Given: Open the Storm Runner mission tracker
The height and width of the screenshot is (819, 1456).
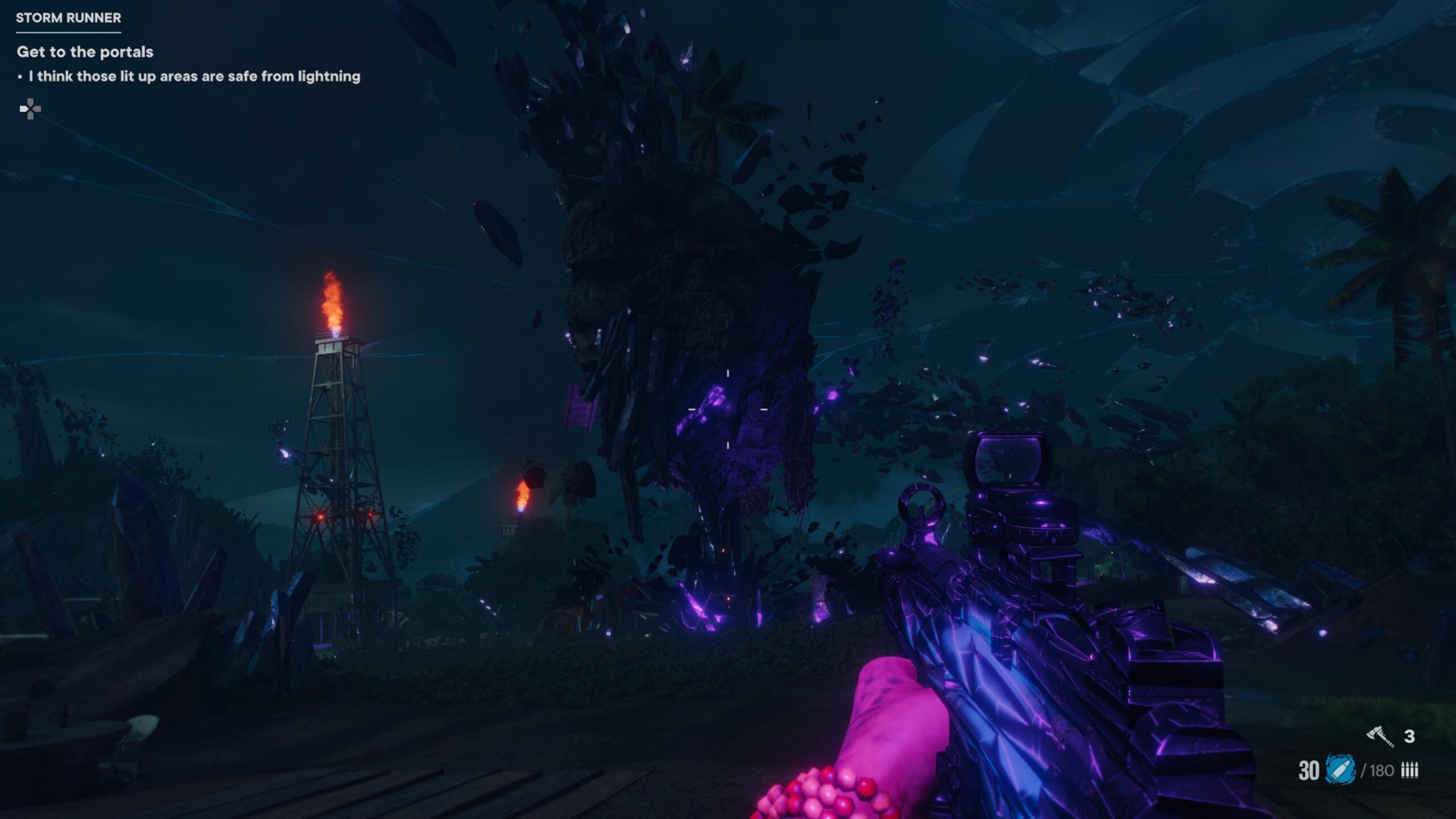Looking at the screenshot, I should pyautogui.click(x=68, y=18).
